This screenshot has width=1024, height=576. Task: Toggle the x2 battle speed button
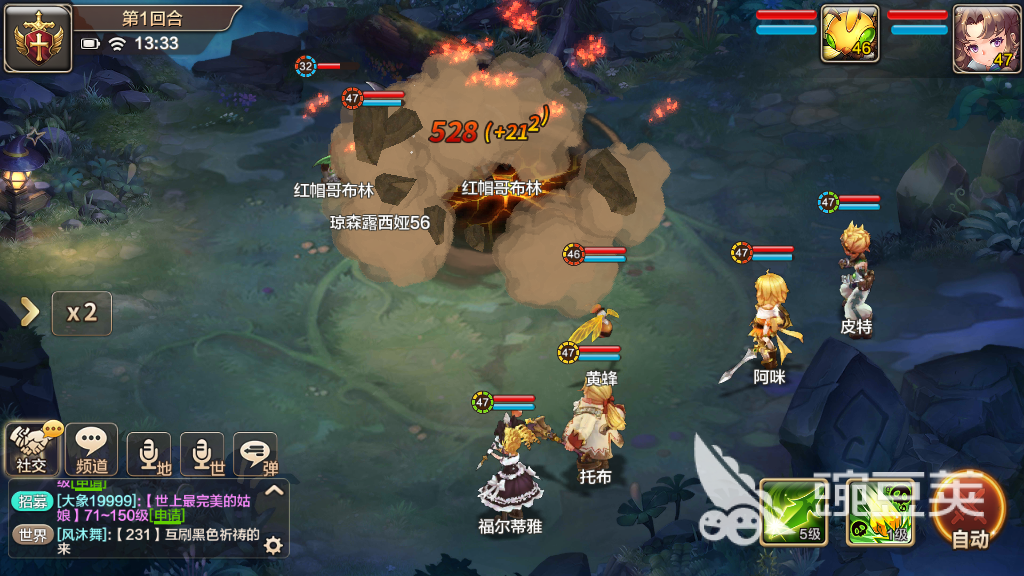tap(81, 313)
